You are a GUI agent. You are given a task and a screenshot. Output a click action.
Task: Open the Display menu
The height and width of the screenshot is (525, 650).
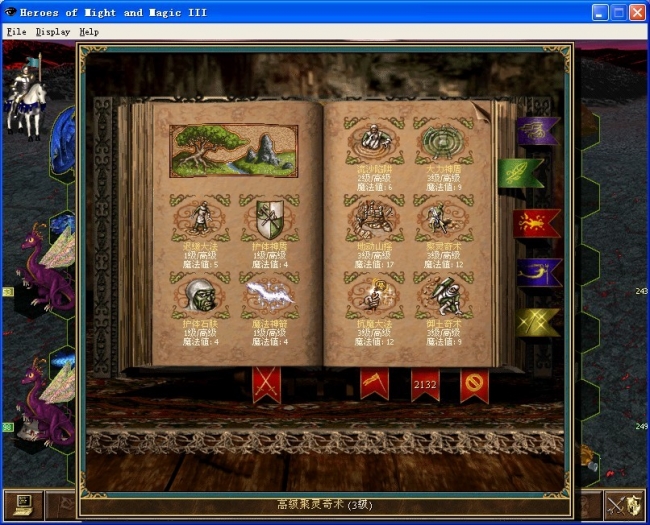[x=52, y=31]
